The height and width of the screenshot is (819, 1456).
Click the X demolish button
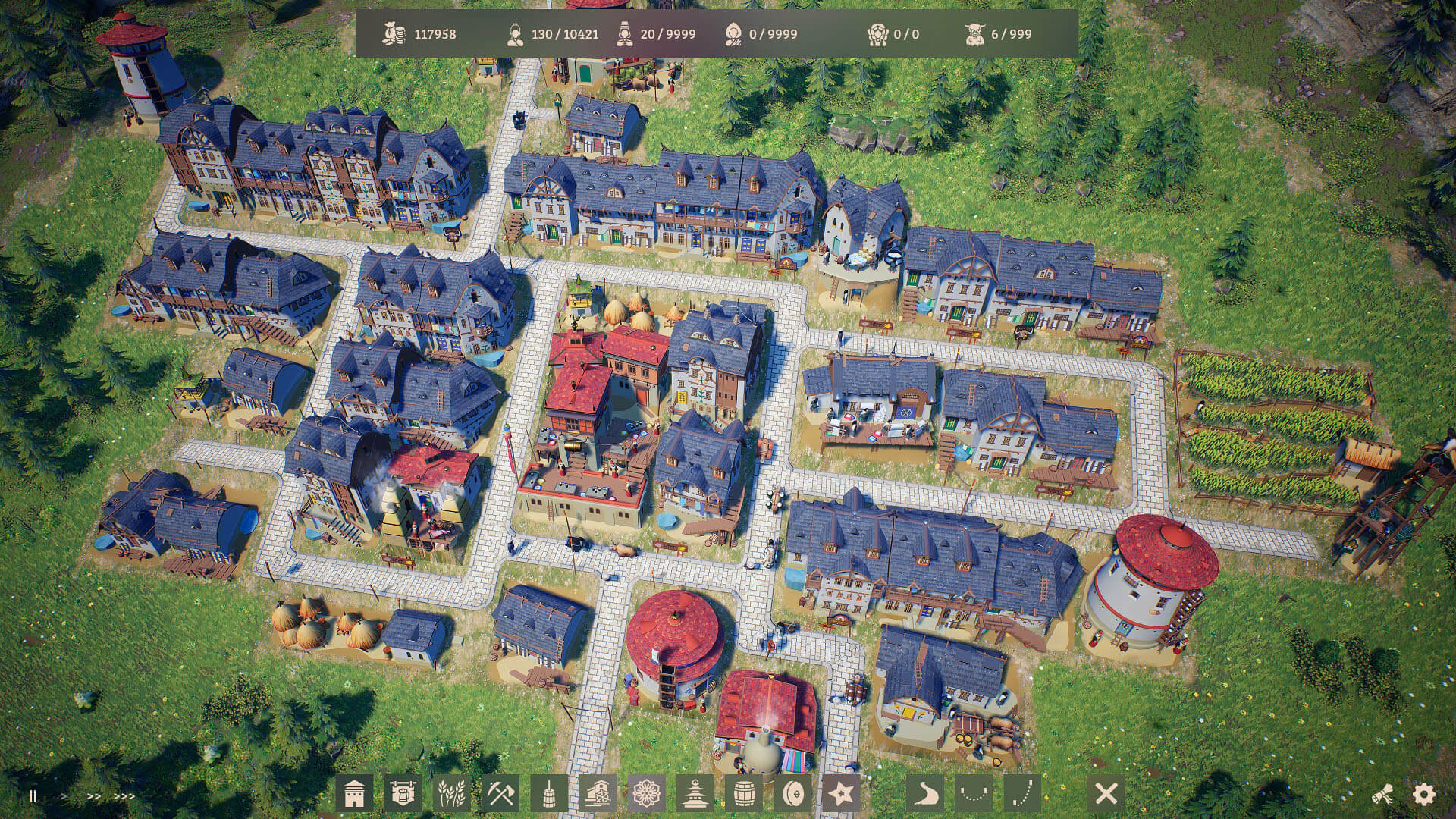[x=1106, y=794]
